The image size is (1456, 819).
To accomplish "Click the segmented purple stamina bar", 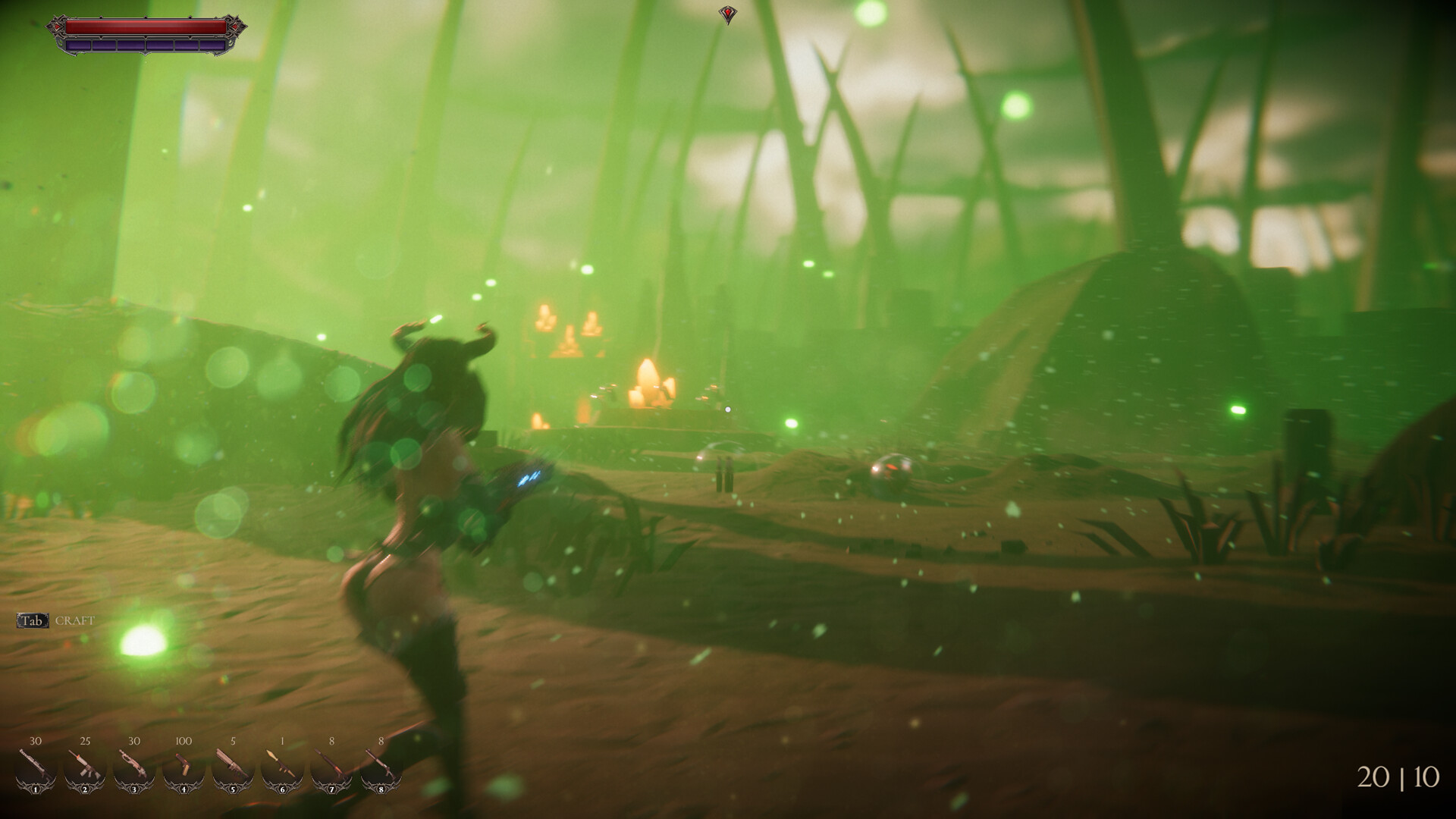I will pyautogui.click(x=144, y=45).
